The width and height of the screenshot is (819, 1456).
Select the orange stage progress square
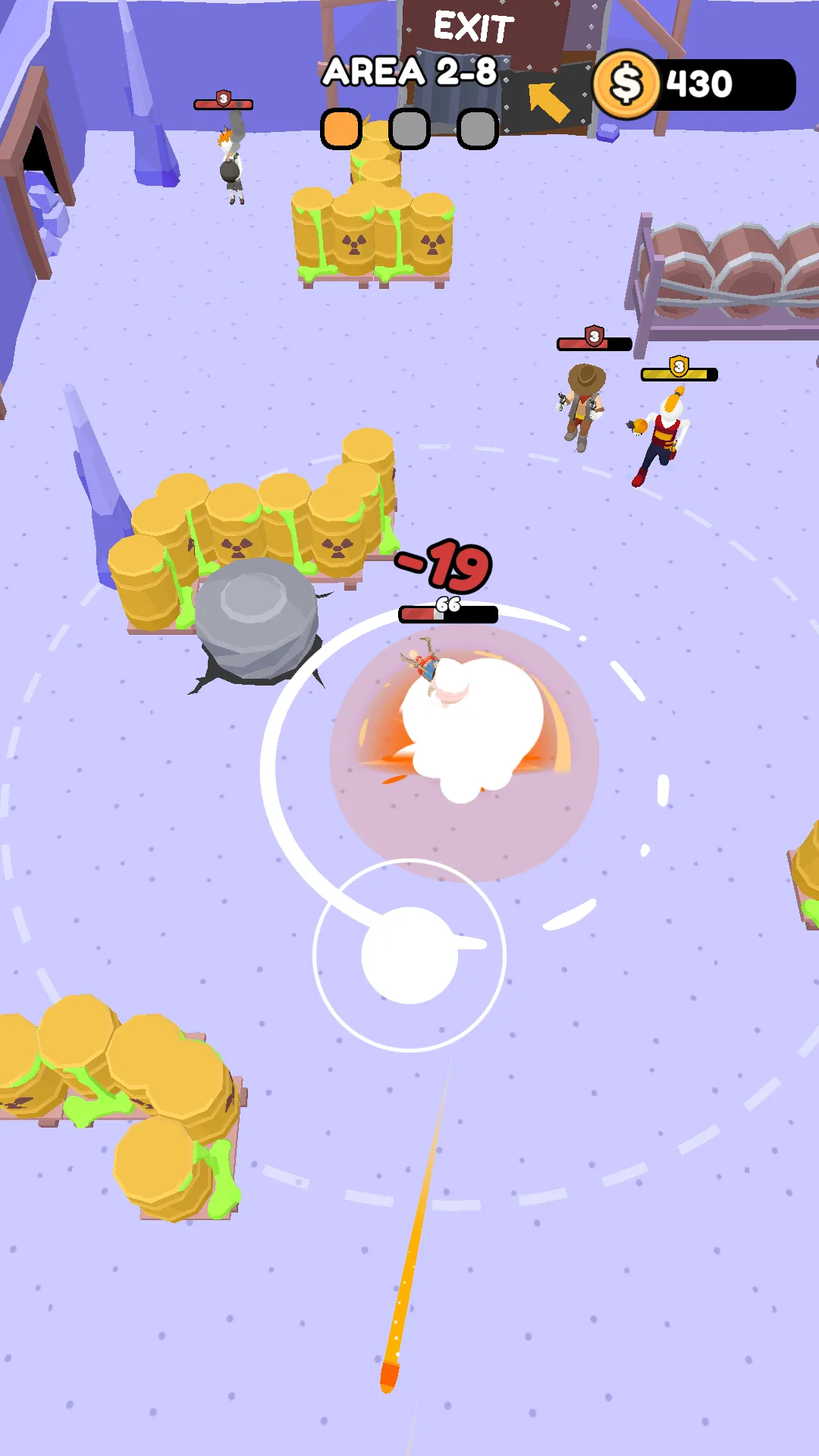[x=341, y=129]
